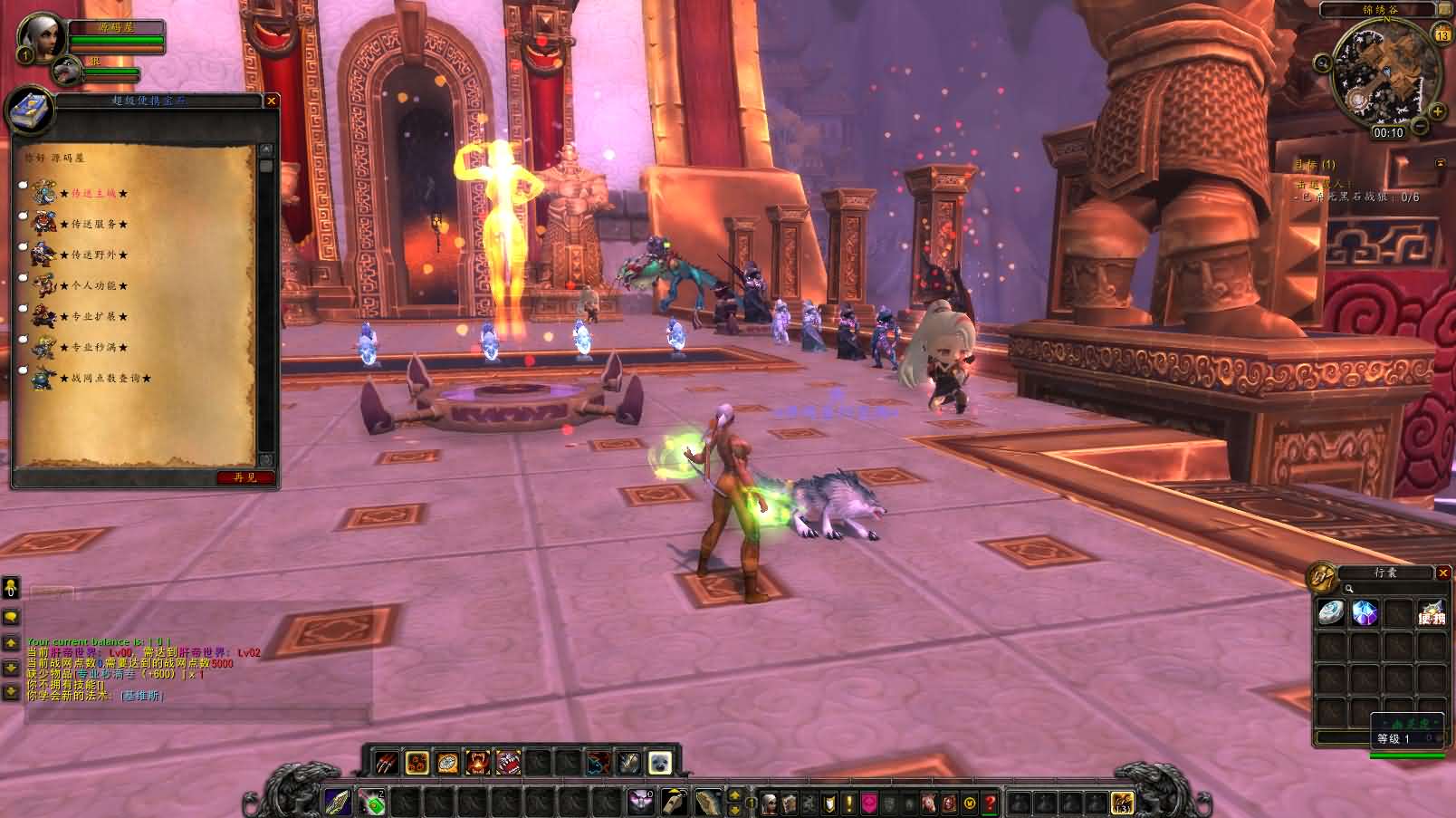Click the action bar page-up arrow
The image size is (1456, 818).
pyautogui.click(x=734, y=796)
